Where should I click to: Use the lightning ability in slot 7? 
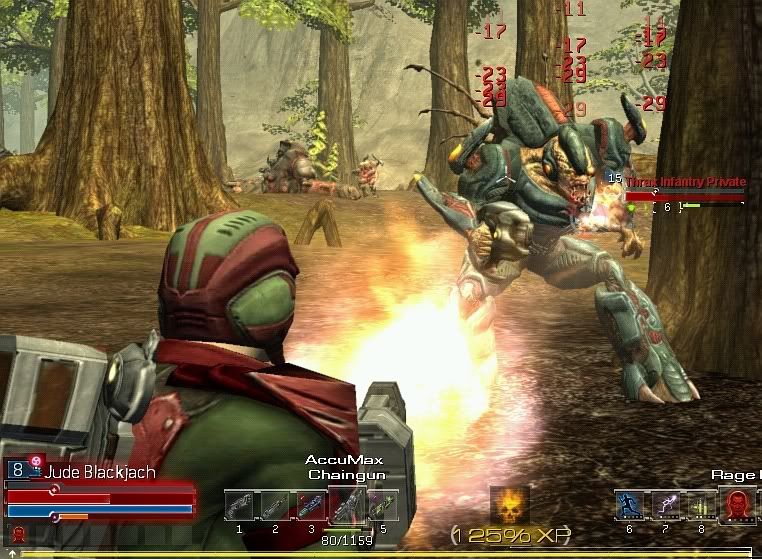coord(665,505)
